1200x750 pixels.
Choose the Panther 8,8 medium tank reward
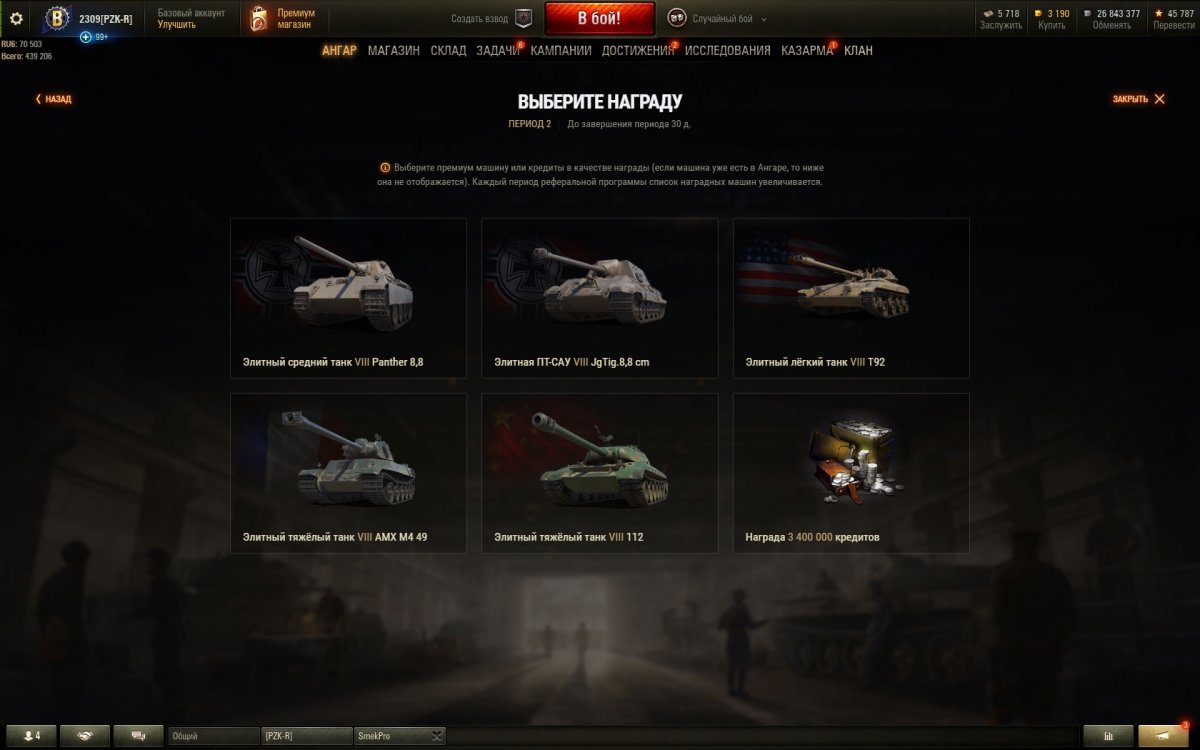(348, 298)
